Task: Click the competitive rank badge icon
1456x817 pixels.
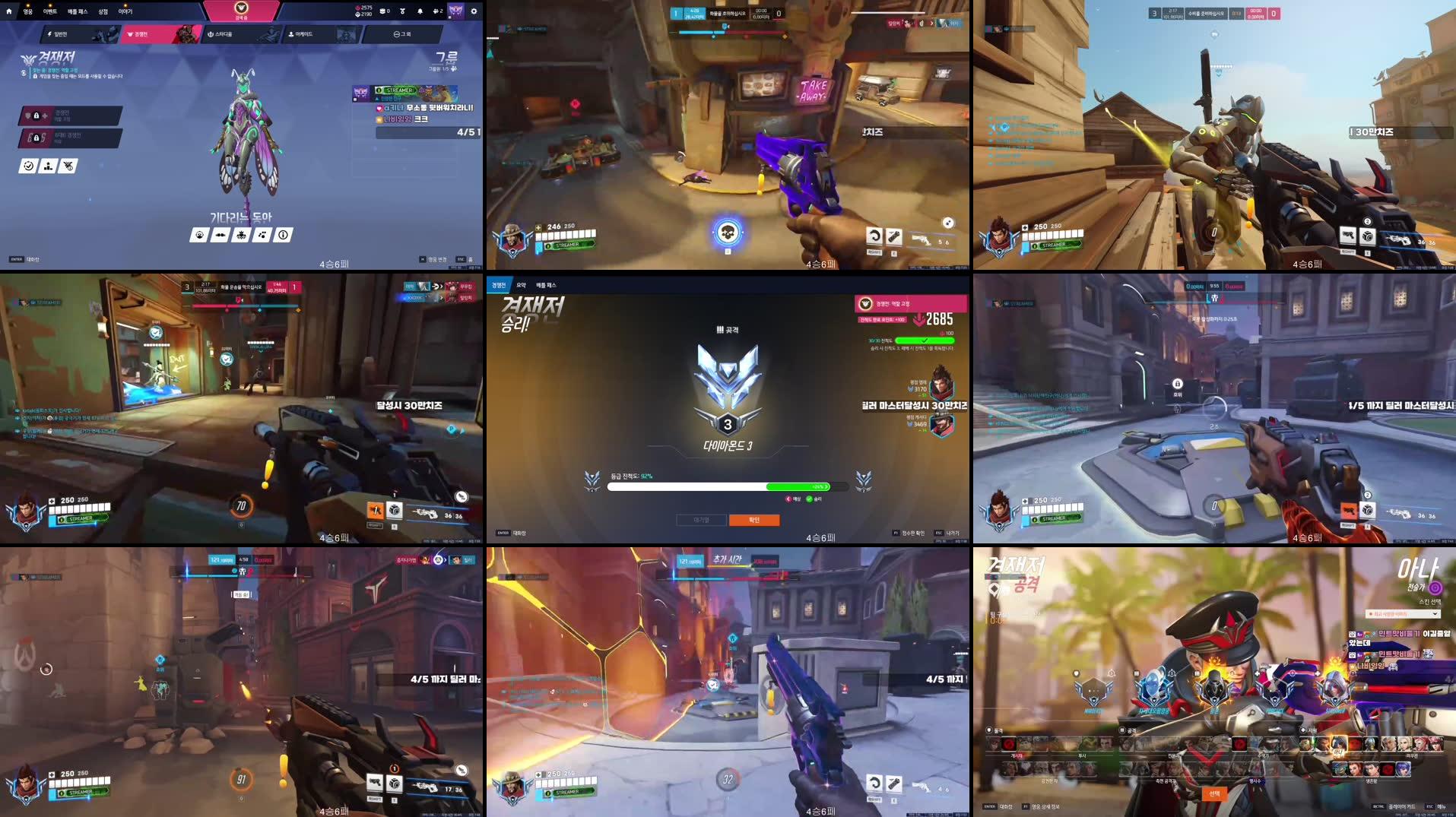Action: (x=68, y=166)
